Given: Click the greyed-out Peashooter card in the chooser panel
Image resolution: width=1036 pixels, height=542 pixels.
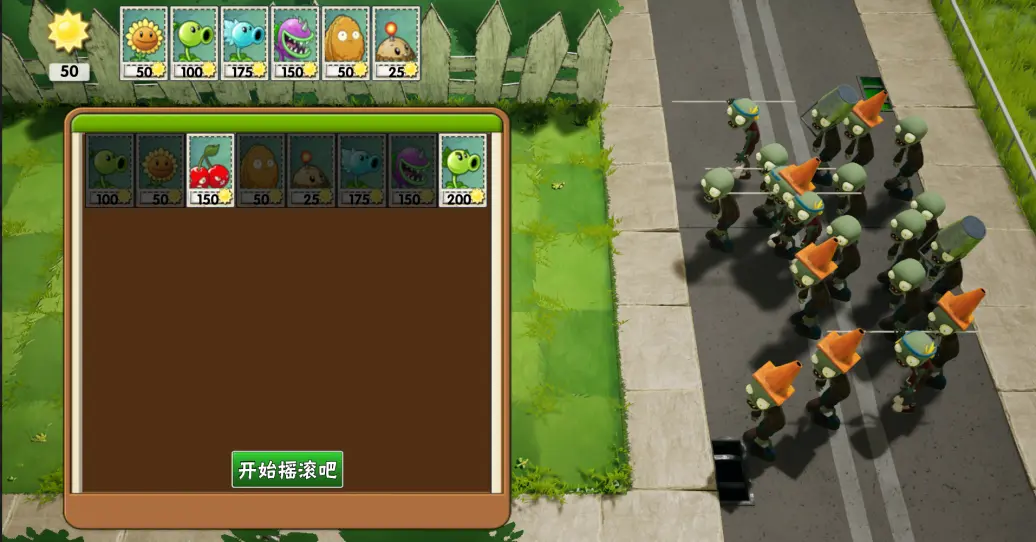Looking at the screenshot, I should click(110, 170).
